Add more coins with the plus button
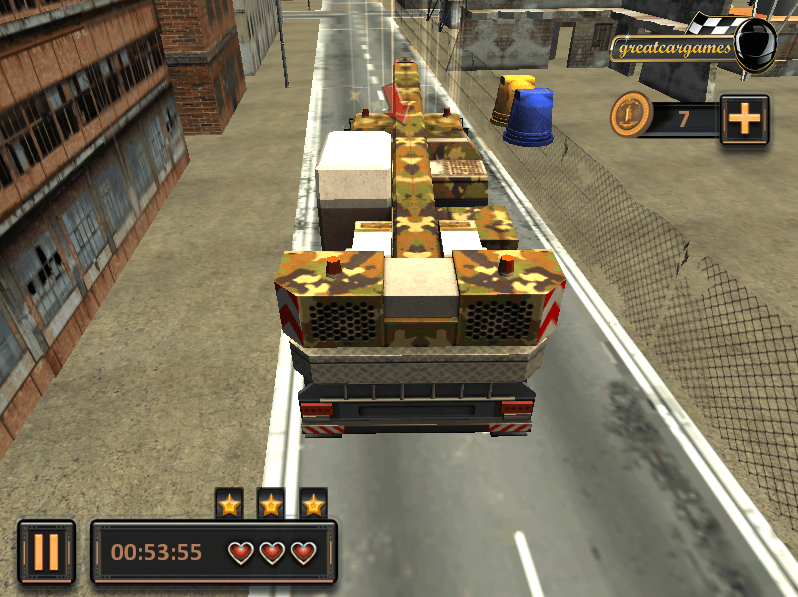Image resolution: width=798 pixels, height=597 pixels. pos(744,120)
